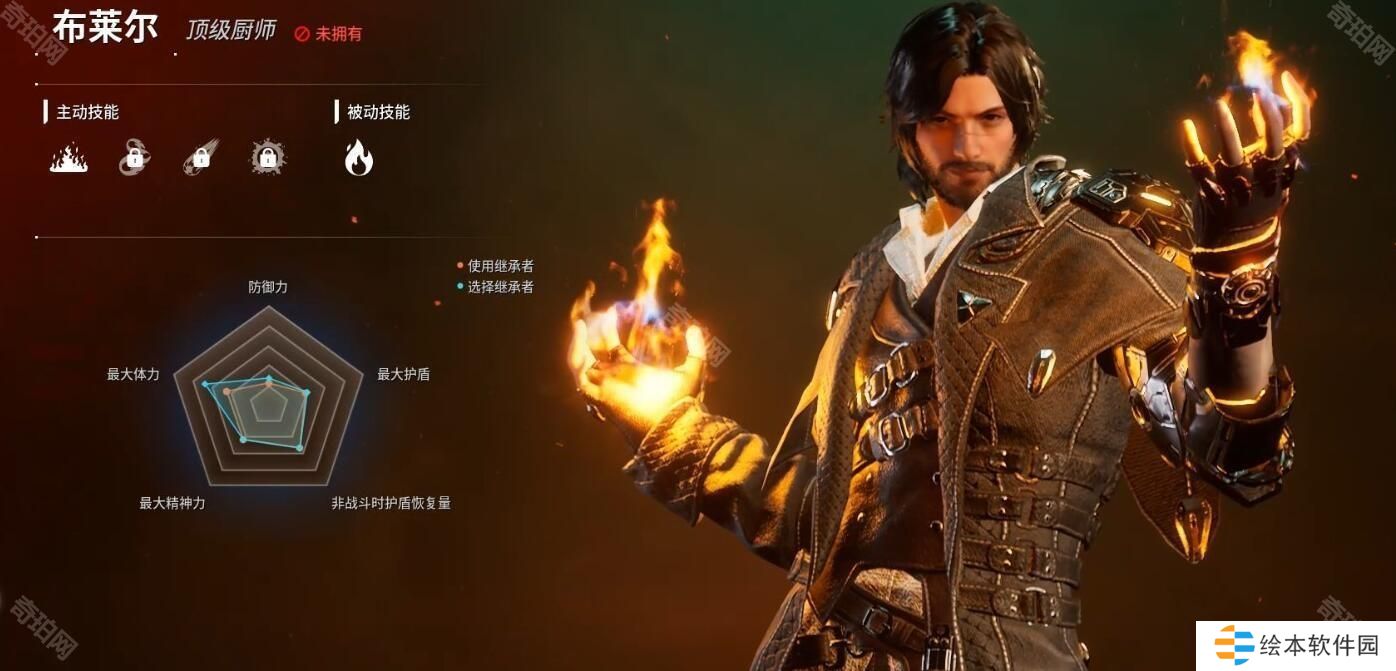This screenshot has height=671, width=1396.
Task: Inspect the locked fireball meteor skill
Action: pos(200,158)
